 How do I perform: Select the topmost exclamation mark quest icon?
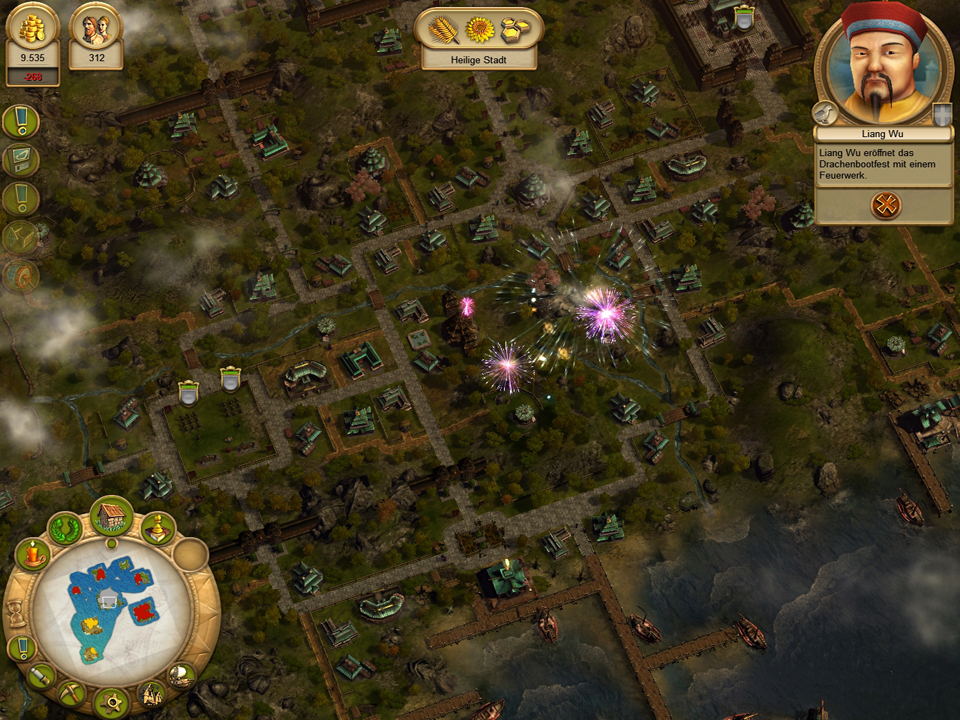pos(20,122)
